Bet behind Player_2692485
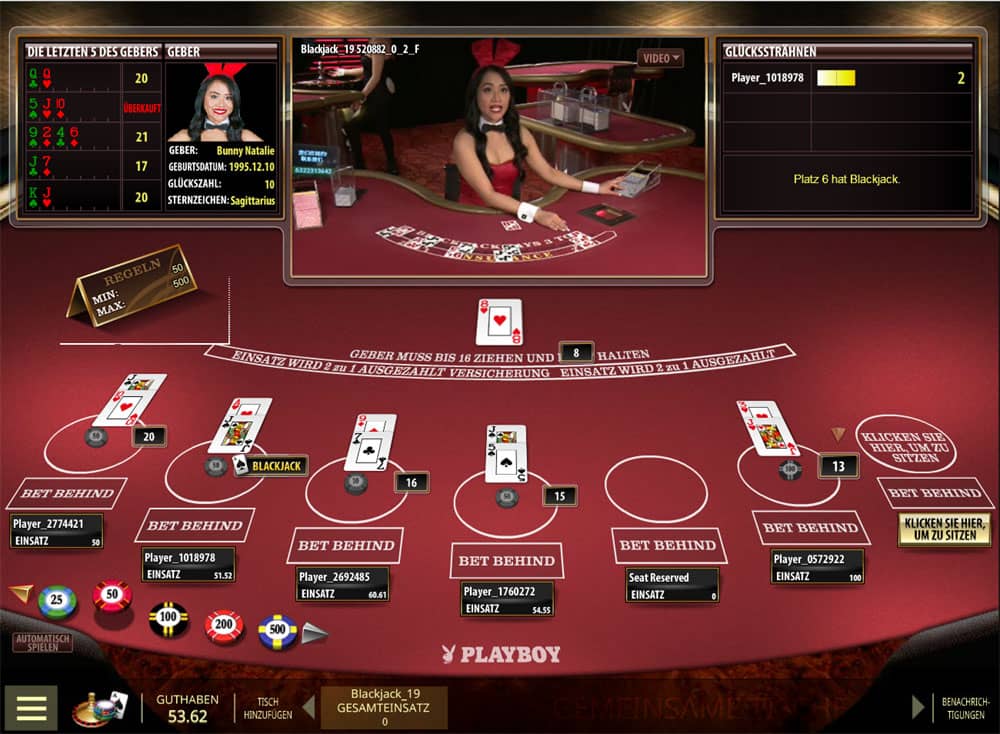The image size is (1000, 734). 345,545
